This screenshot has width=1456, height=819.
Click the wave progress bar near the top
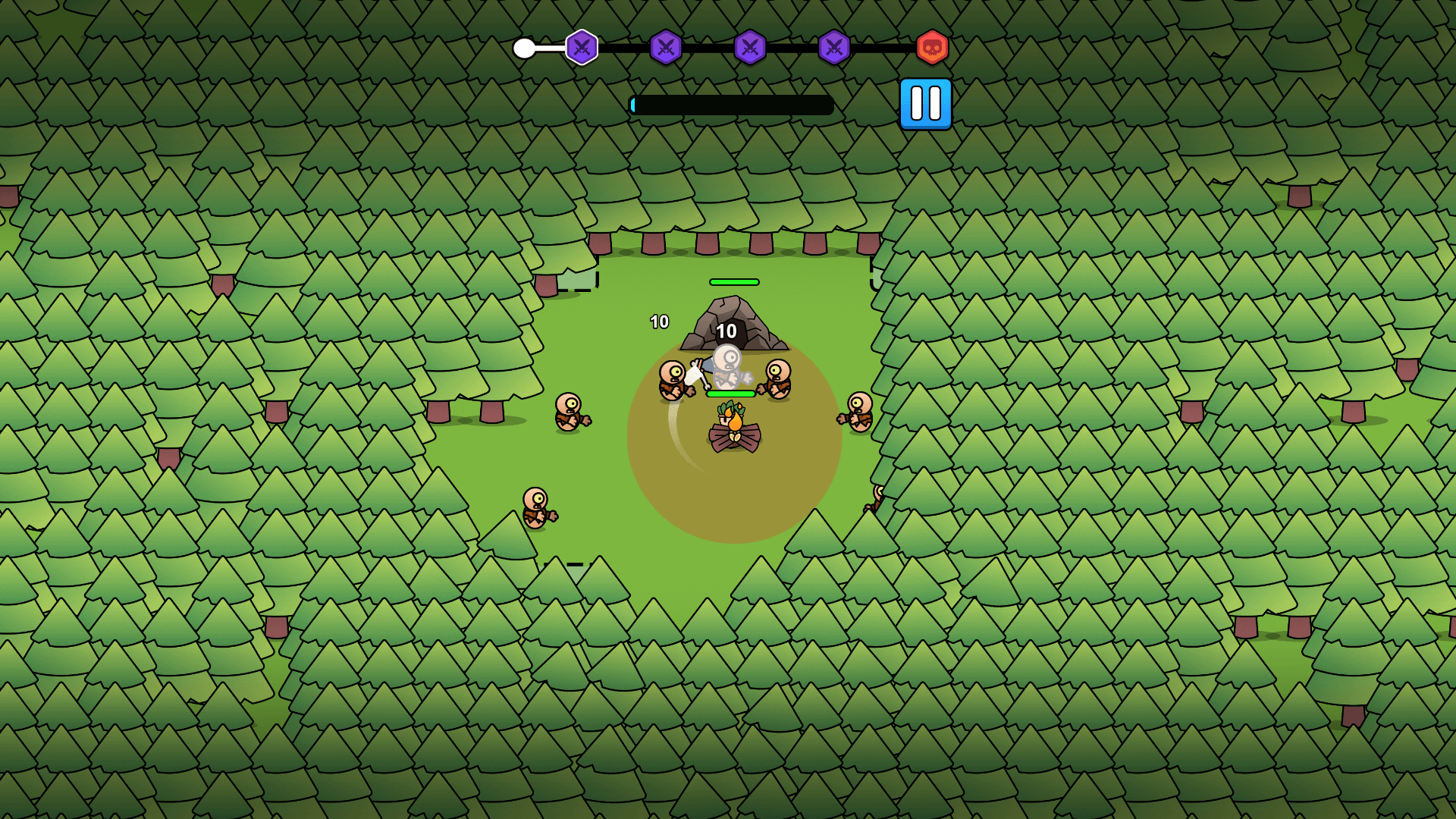732,104
